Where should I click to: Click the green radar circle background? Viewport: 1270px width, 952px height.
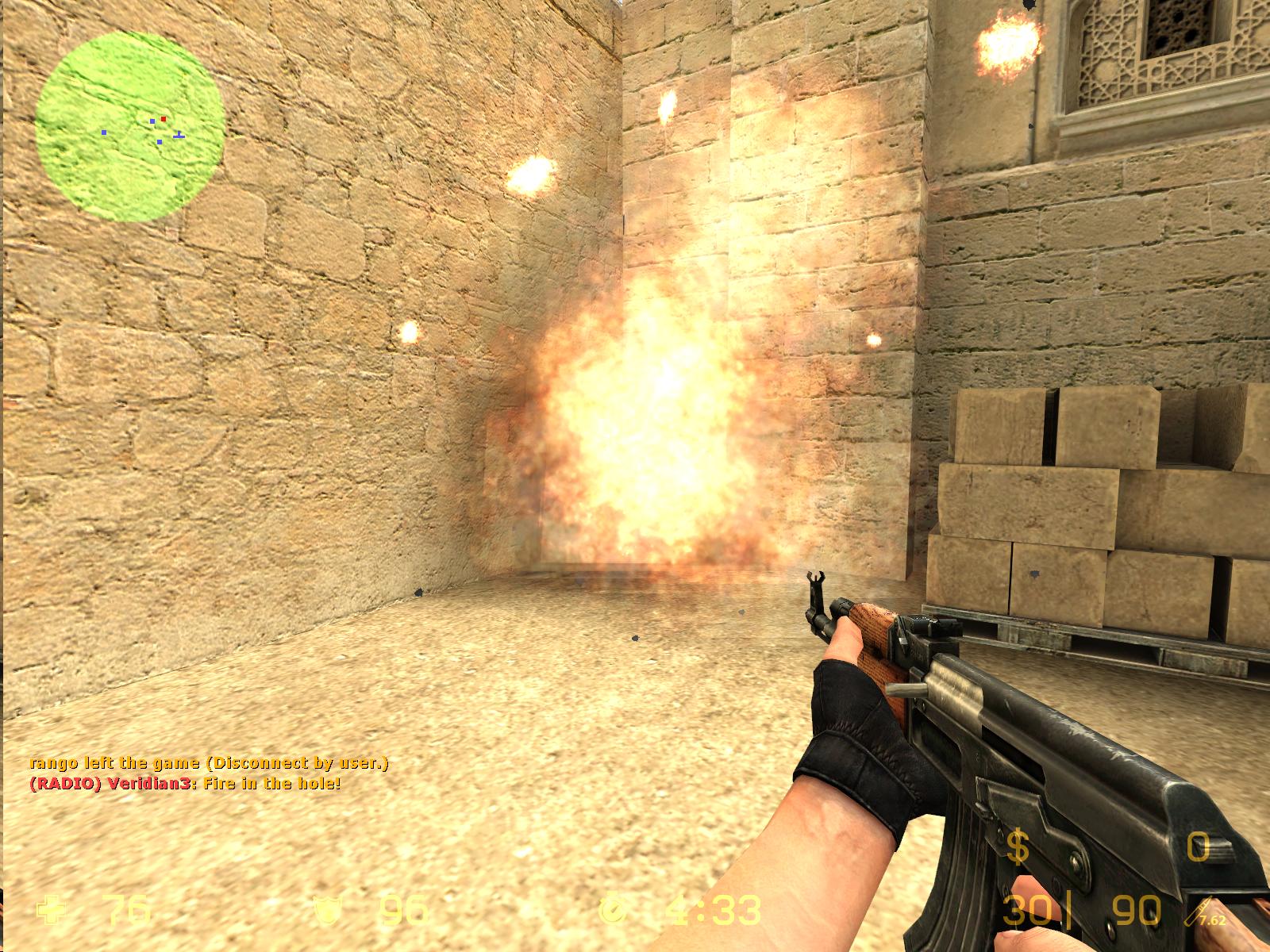click(x=87, y=175)
